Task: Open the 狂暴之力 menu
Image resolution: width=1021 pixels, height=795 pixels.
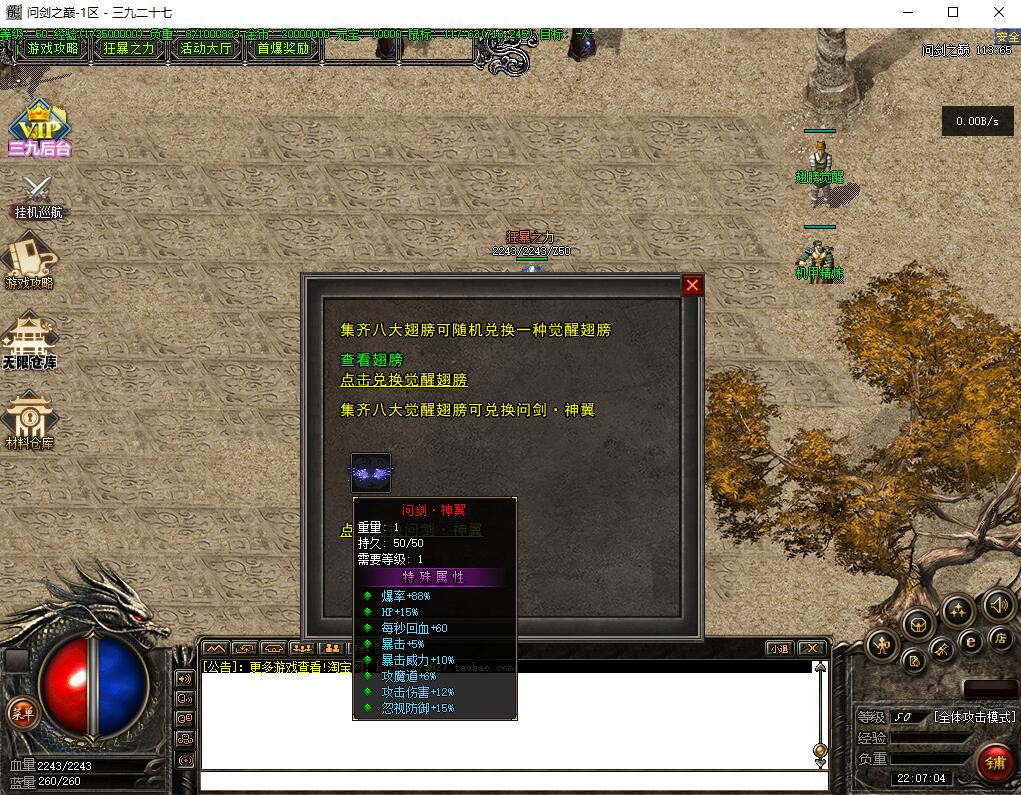Action: coord(130,48)
